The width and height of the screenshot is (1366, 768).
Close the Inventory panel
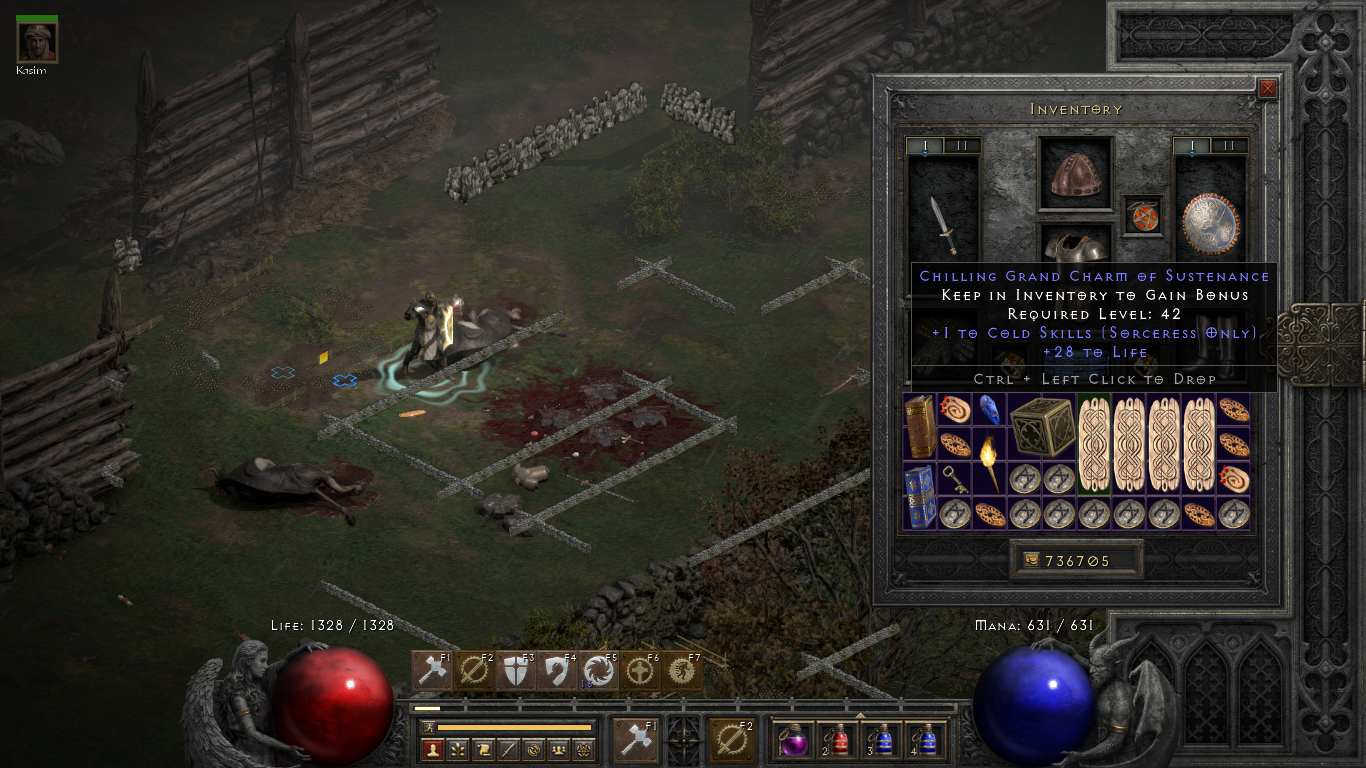[x=1267, y=89]
